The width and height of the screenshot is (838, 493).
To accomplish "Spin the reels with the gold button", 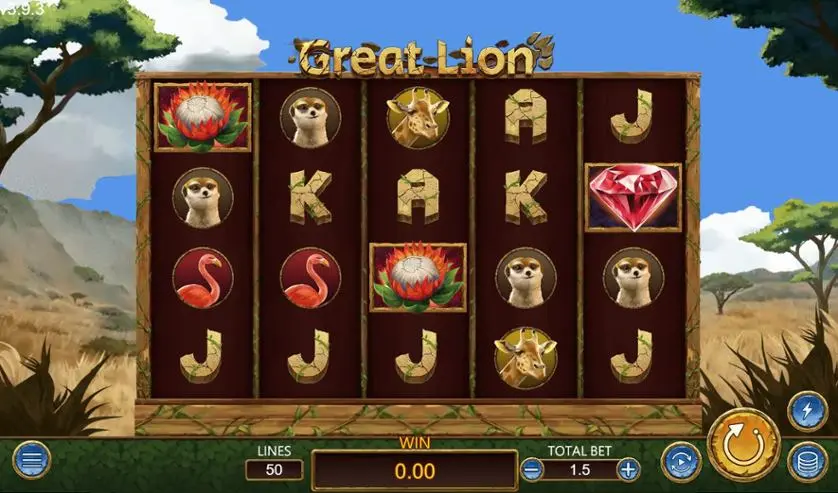I will [743, 444].
